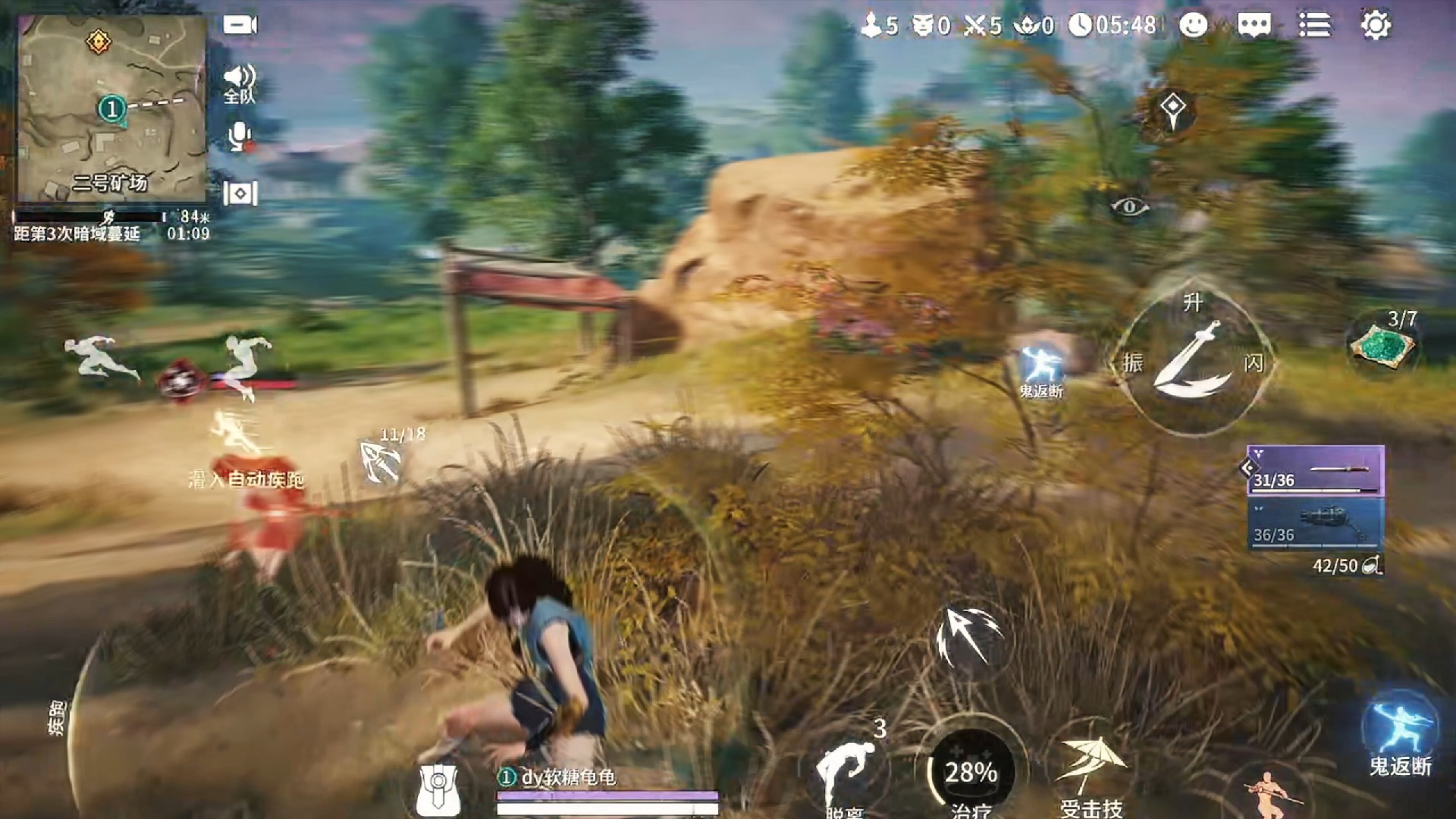
Task: Tap the 闪 dodge button
Action: (x=1253, y=363)
